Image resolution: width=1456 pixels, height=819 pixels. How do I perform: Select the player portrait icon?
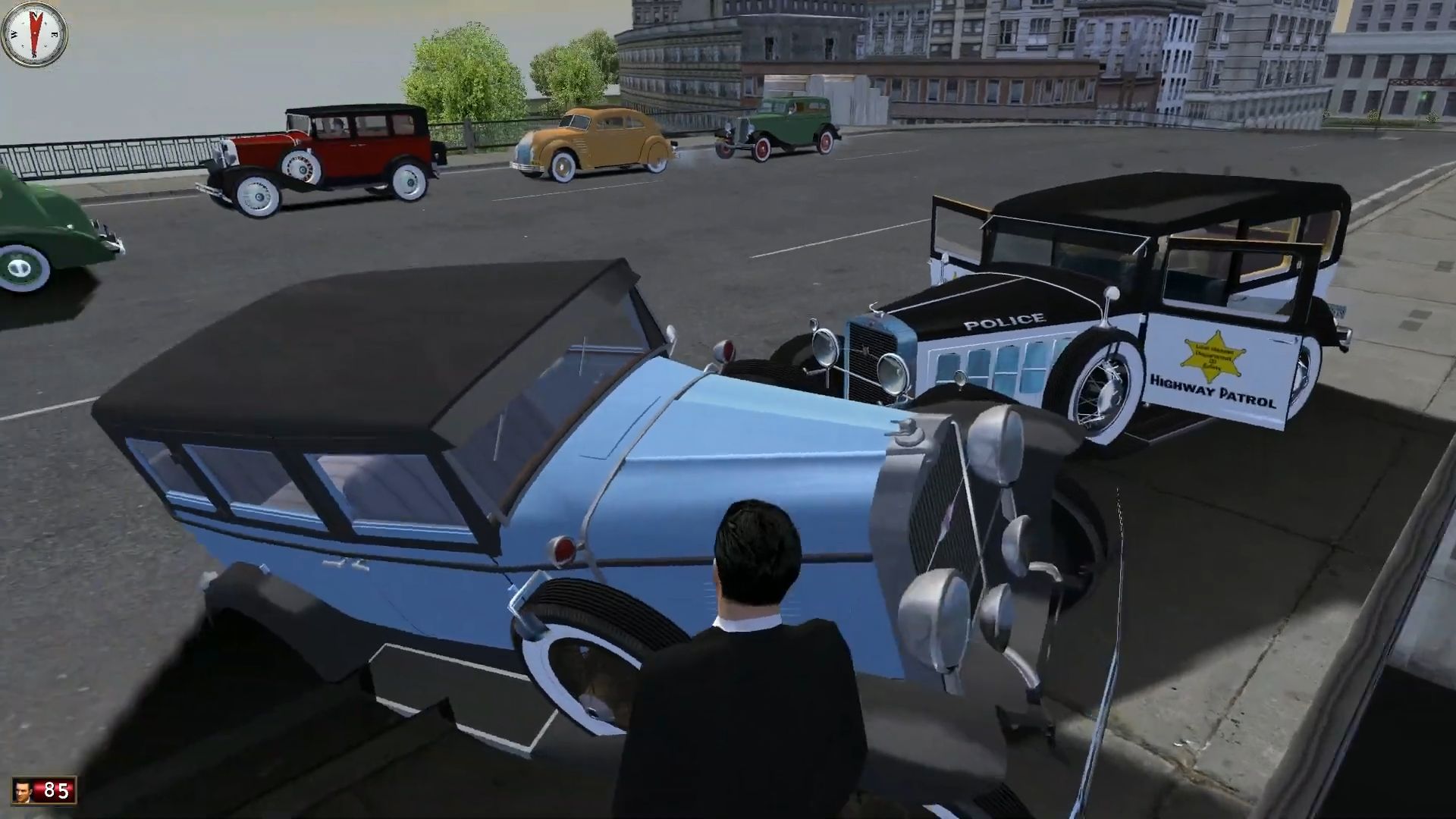(25, 790)
